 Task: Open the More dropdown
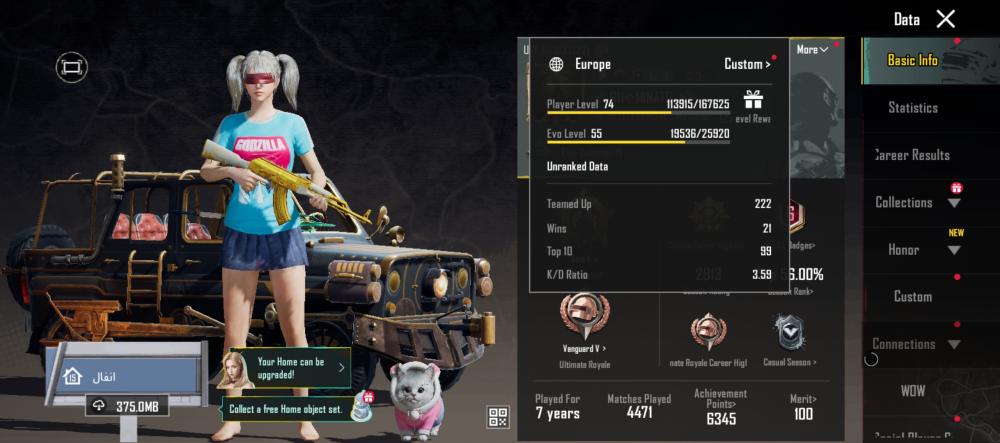tap(811, 50)
